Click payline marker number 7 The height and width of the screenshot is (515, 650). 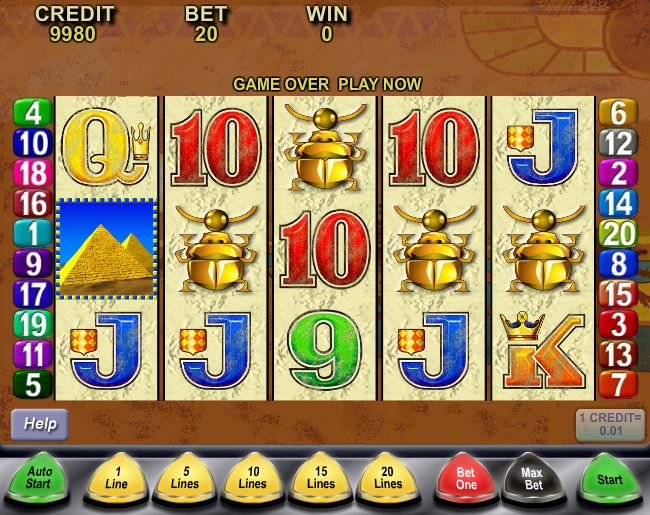(618, 383)
